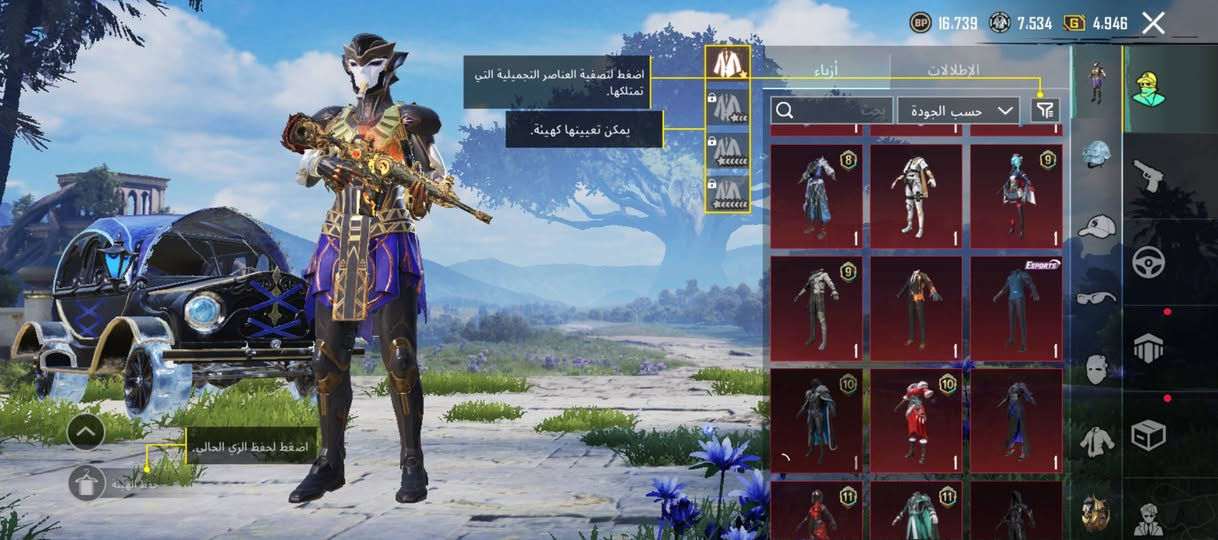Select the sunglasses subcategory icon
Viewport: 1218px width, 540px height.
coord(1097,297)
